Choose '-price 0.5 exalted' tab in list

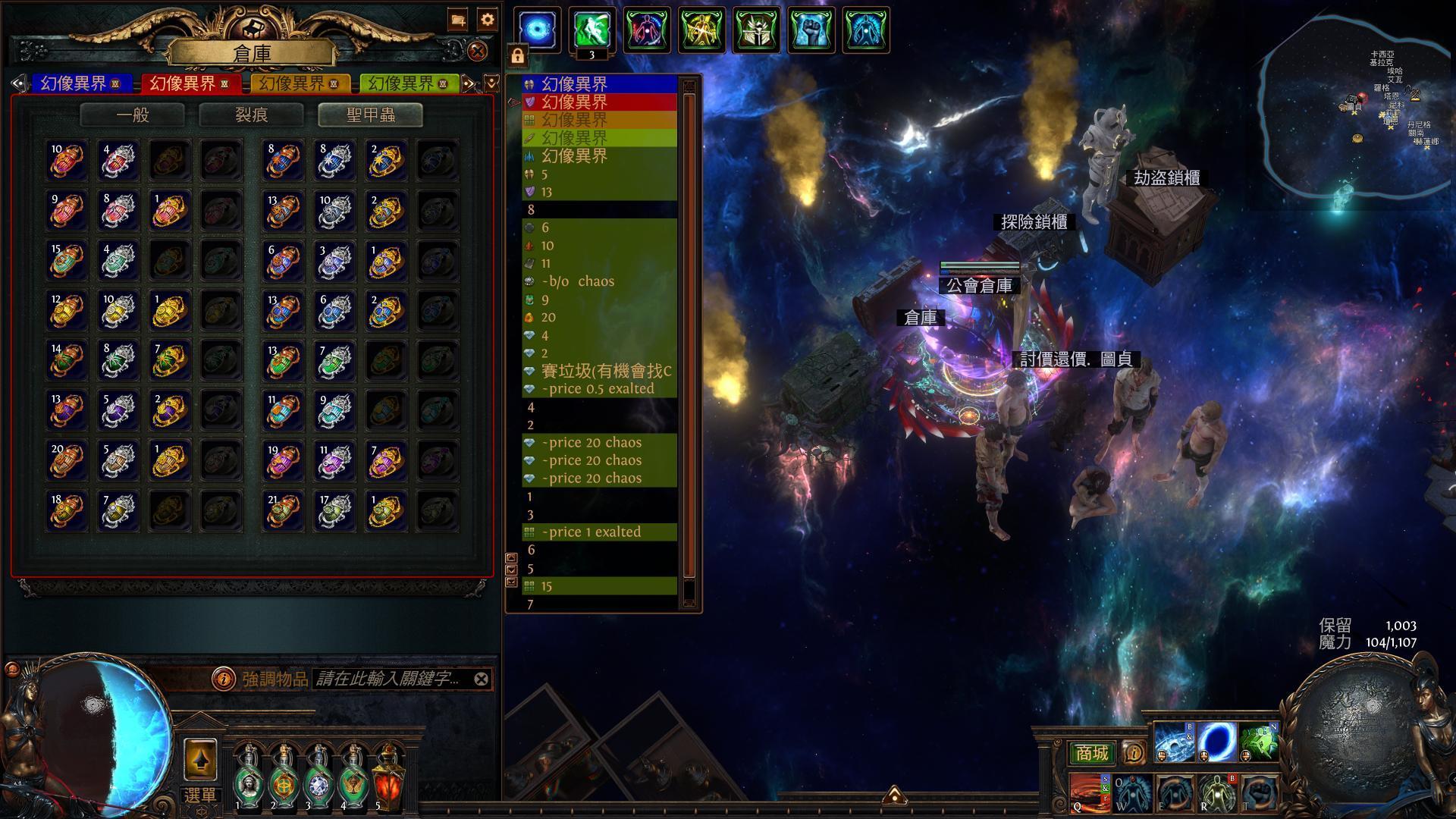click(599, 389)
